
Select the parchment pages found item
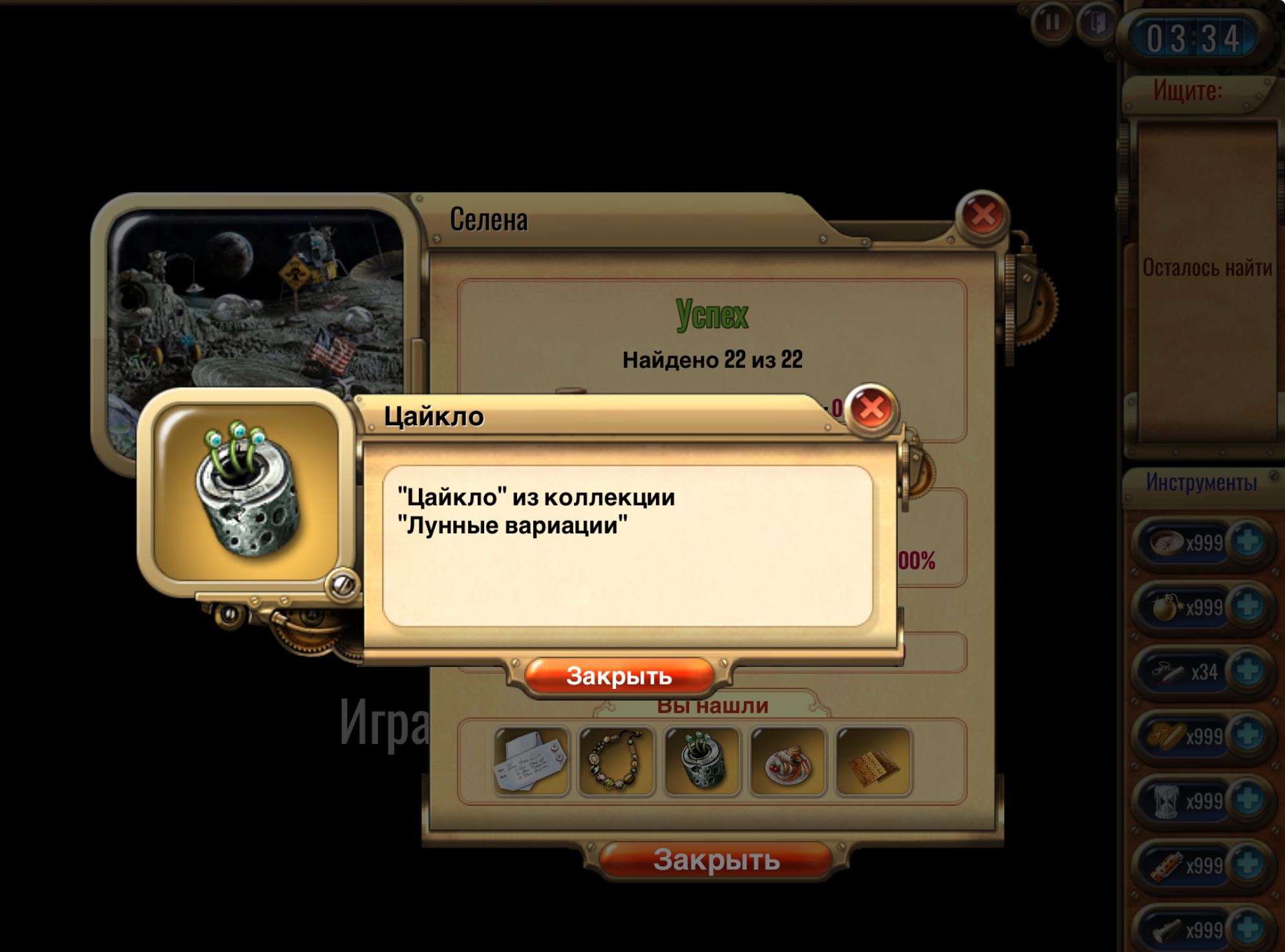click(873, 762)
